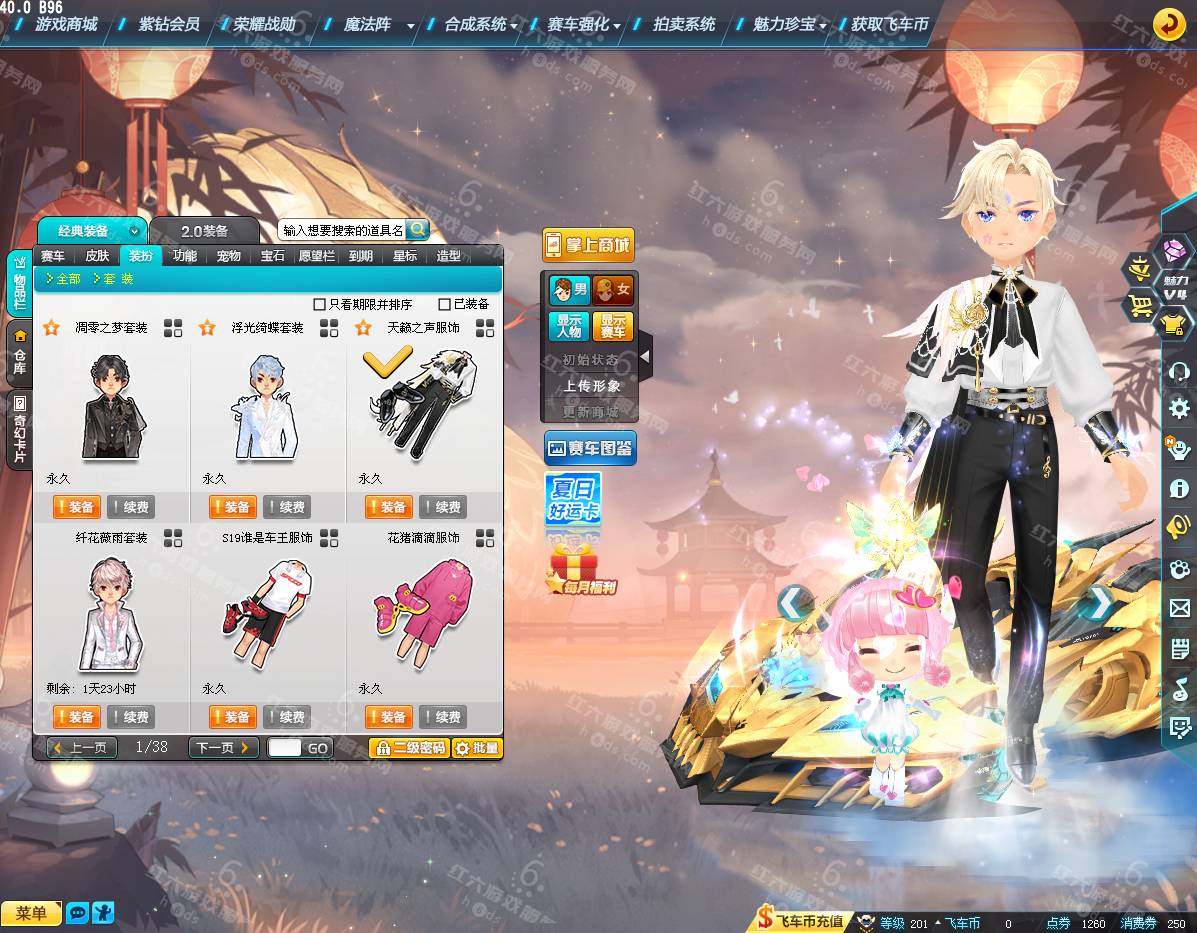Open the 游戏商城 game shop menu

point(66,24)
